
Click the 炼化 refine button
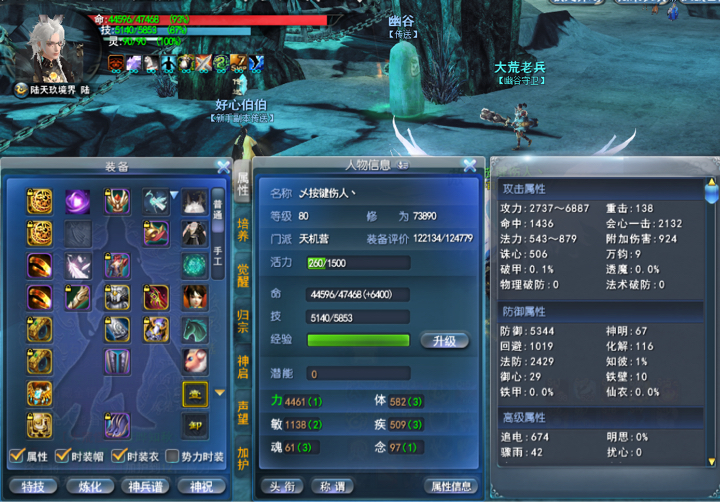(x=89, y=486)
